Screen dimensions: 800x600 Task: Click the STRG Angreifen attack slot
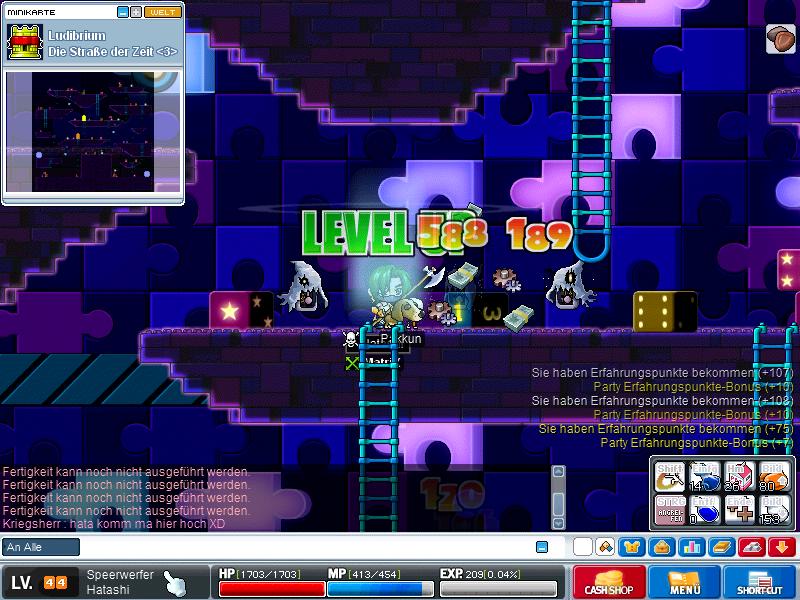671,510
